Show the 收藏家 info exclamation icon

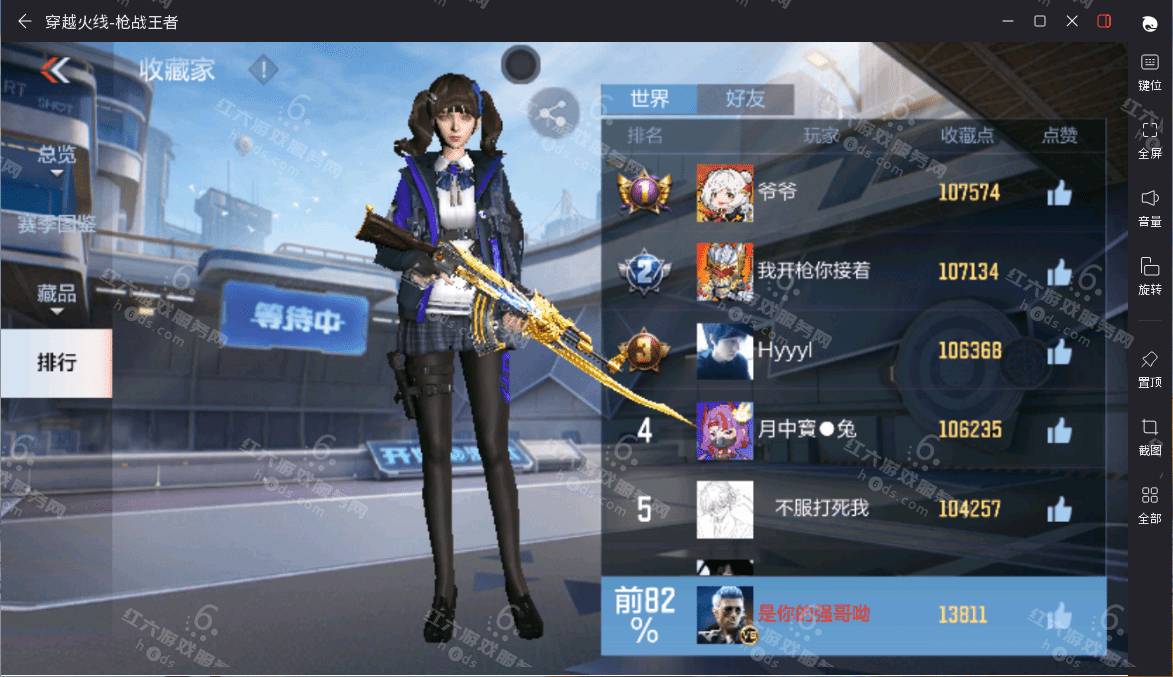tap(263, 70)
